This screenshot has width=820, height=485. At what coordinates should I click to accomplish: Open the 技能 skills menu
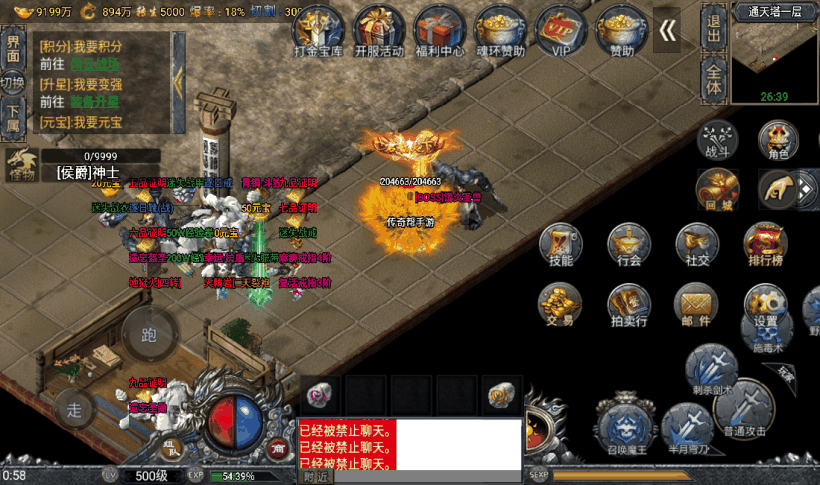(x=560, y=245)
